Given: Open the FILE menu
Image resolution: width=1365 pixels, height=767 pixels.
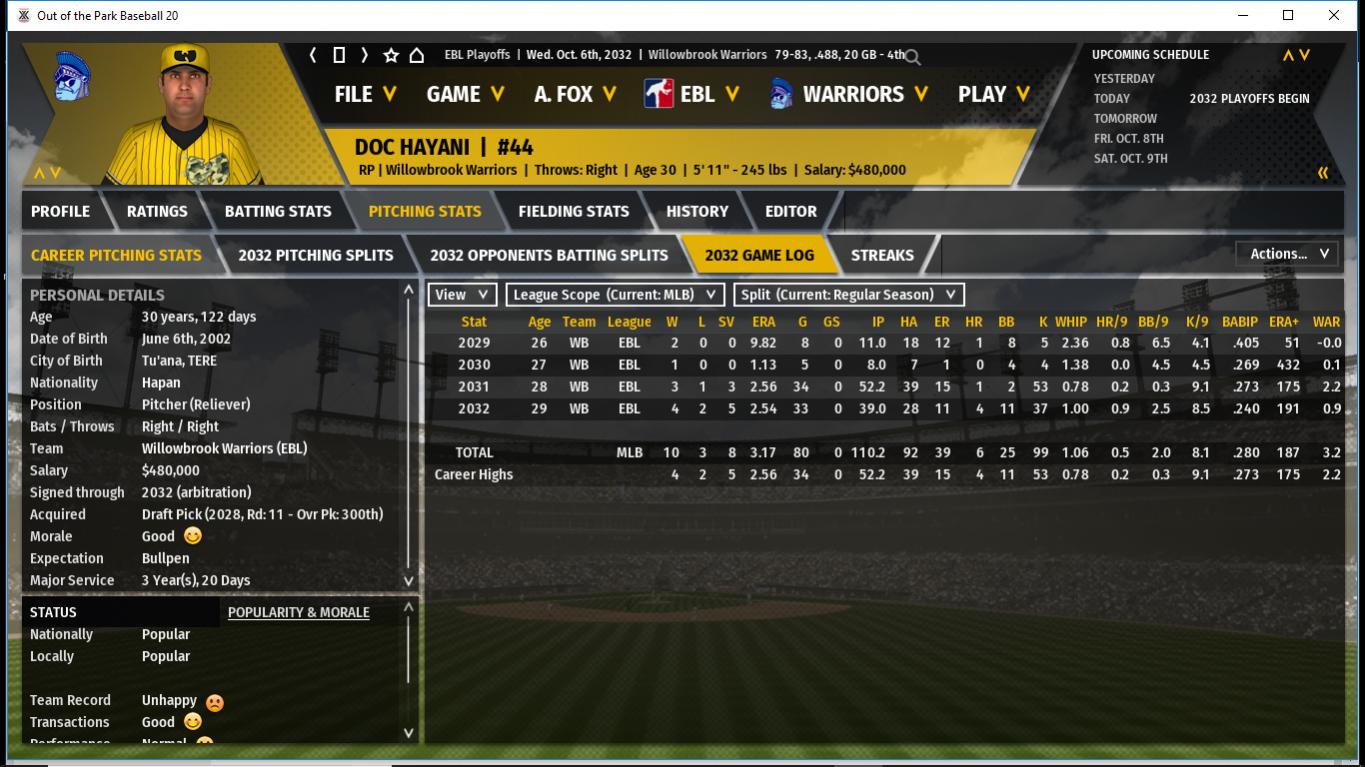Looking at the screenshot, I should tap(365, 94).
